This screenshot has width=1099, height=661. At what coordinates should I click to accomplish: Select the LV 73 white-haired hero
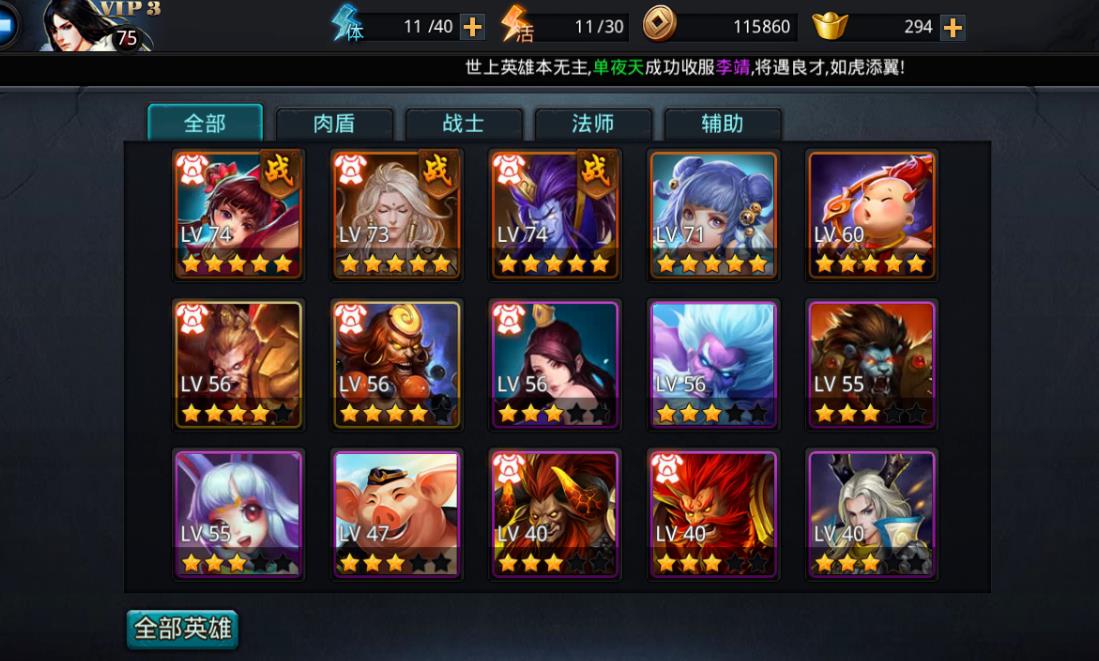point(397,215)
